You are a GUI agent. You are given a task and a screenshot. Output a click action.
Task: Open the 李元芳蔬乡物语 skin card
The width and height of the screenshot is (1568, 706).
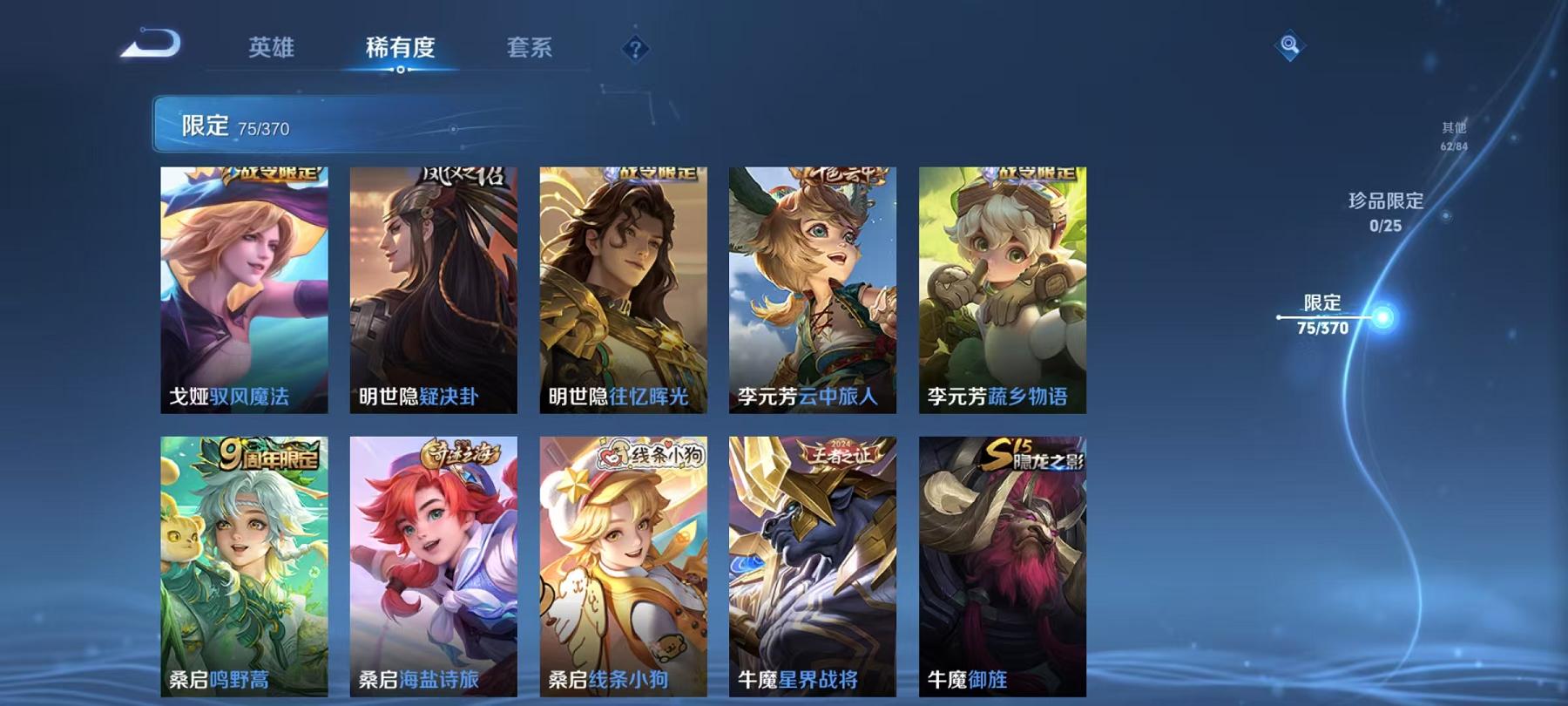point(1004,288)
